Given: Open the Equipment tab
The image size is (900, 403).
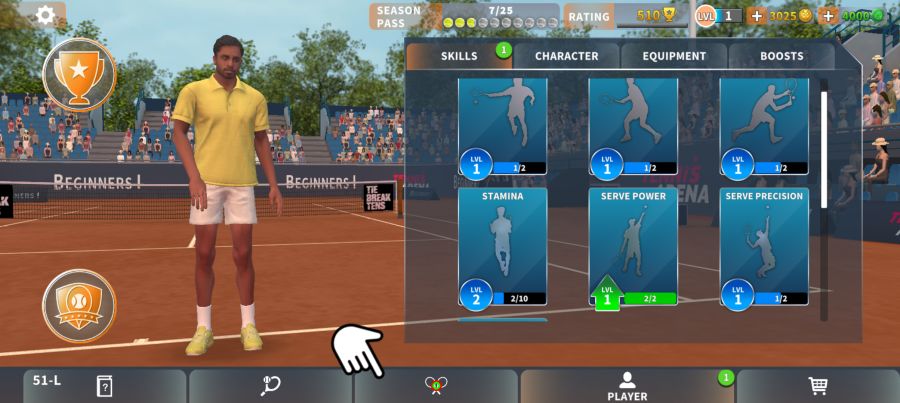Looking at the screenshot, I should [674, 56].
